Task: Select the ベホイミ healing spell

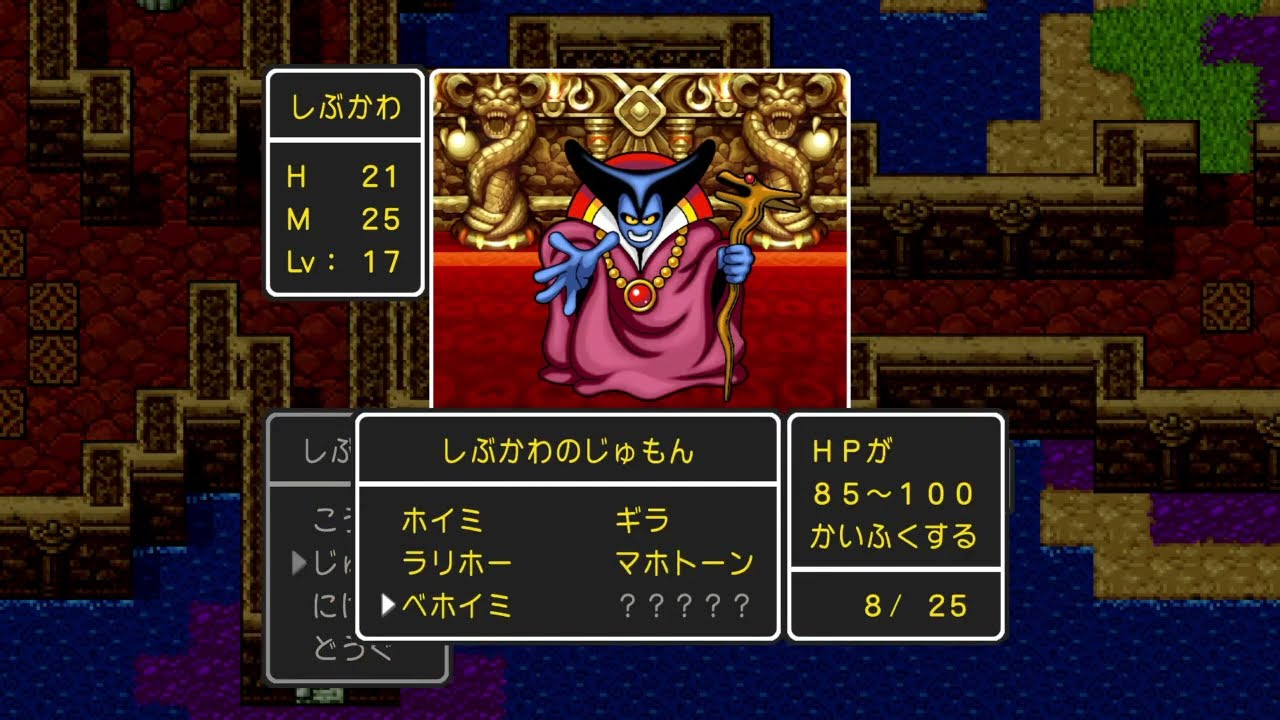Action: [457, 605]
